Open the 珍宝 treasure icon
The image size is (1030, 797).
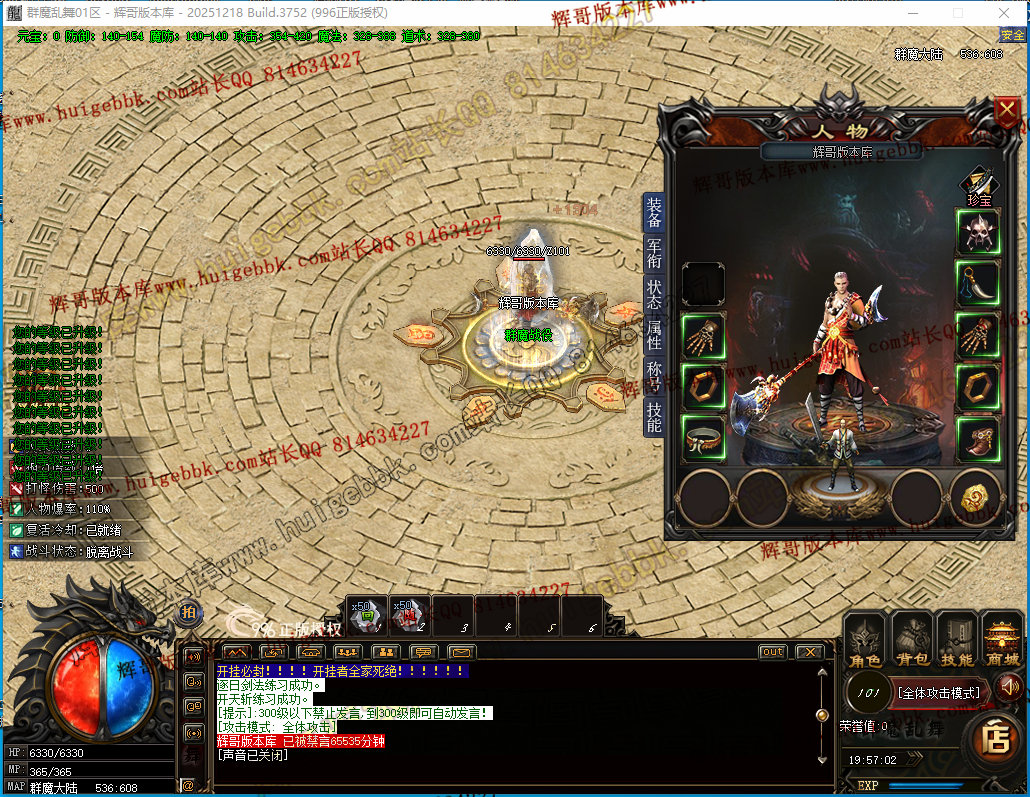click(x=978, y=184)
